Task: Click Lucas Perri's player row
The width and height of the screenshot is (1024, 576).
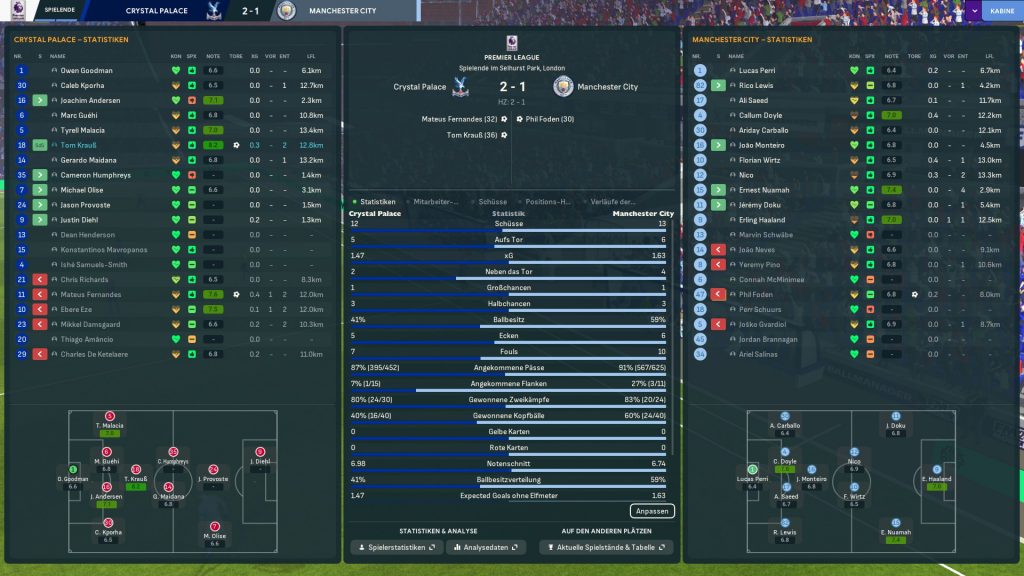Action: [757, 71]
